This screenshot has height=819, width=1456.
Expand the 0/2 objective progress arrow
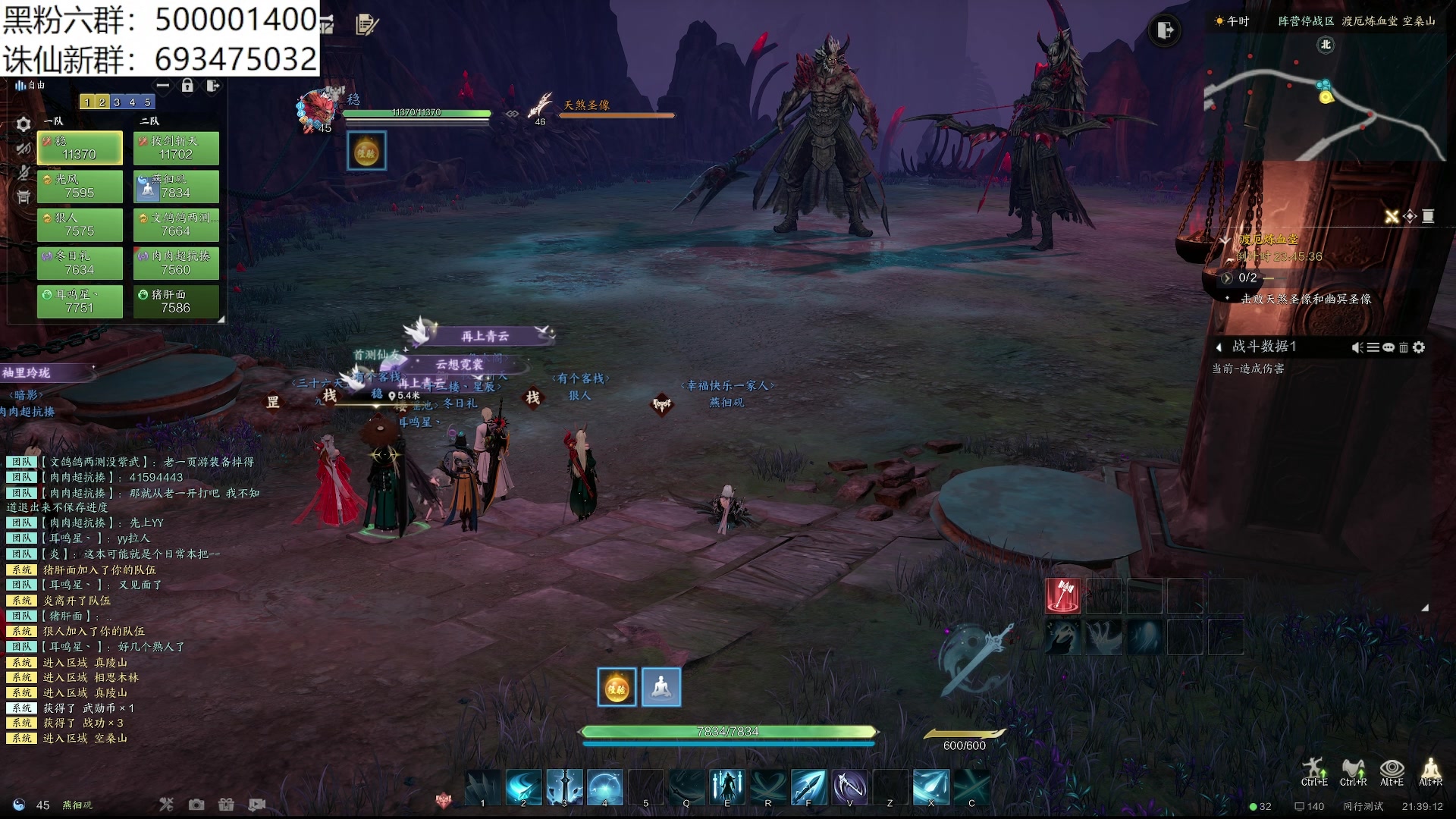pyautogui.click(x=1227, y=278)
